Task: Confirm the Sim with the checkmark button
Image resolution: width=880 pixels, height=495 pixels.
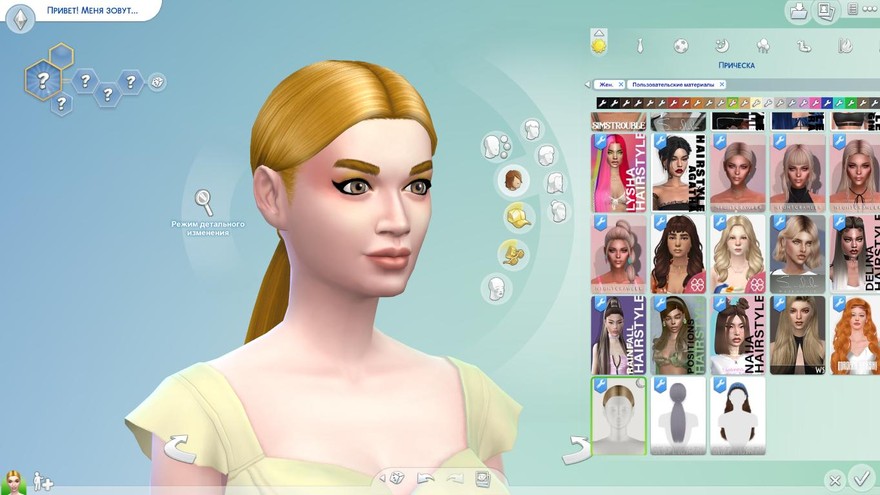Action: [859, 478]
